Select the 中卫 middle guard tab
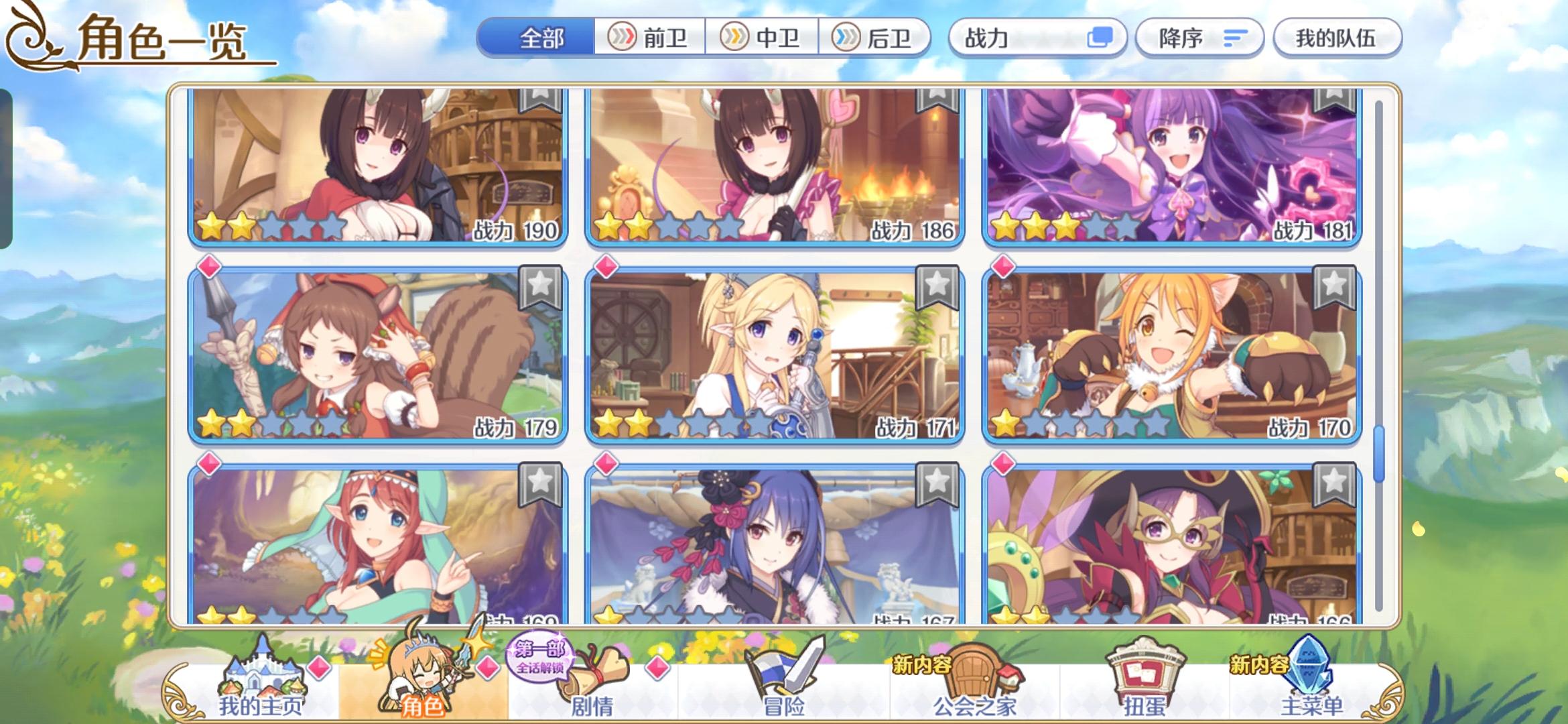Screen dimensions: 1568x724 tap(761, 38)
